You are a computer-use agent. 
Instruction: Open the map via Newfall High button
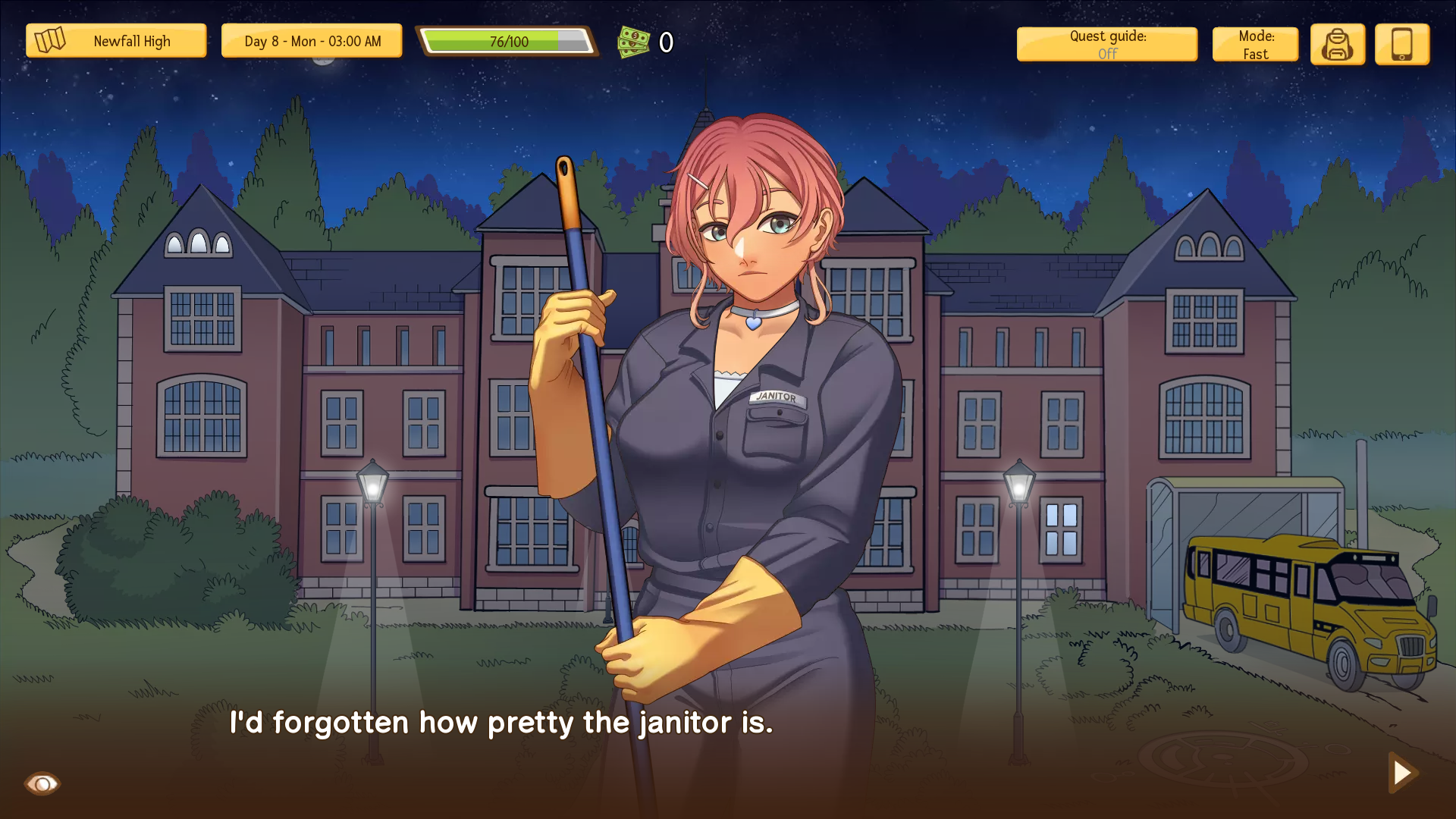click(116, 41)
